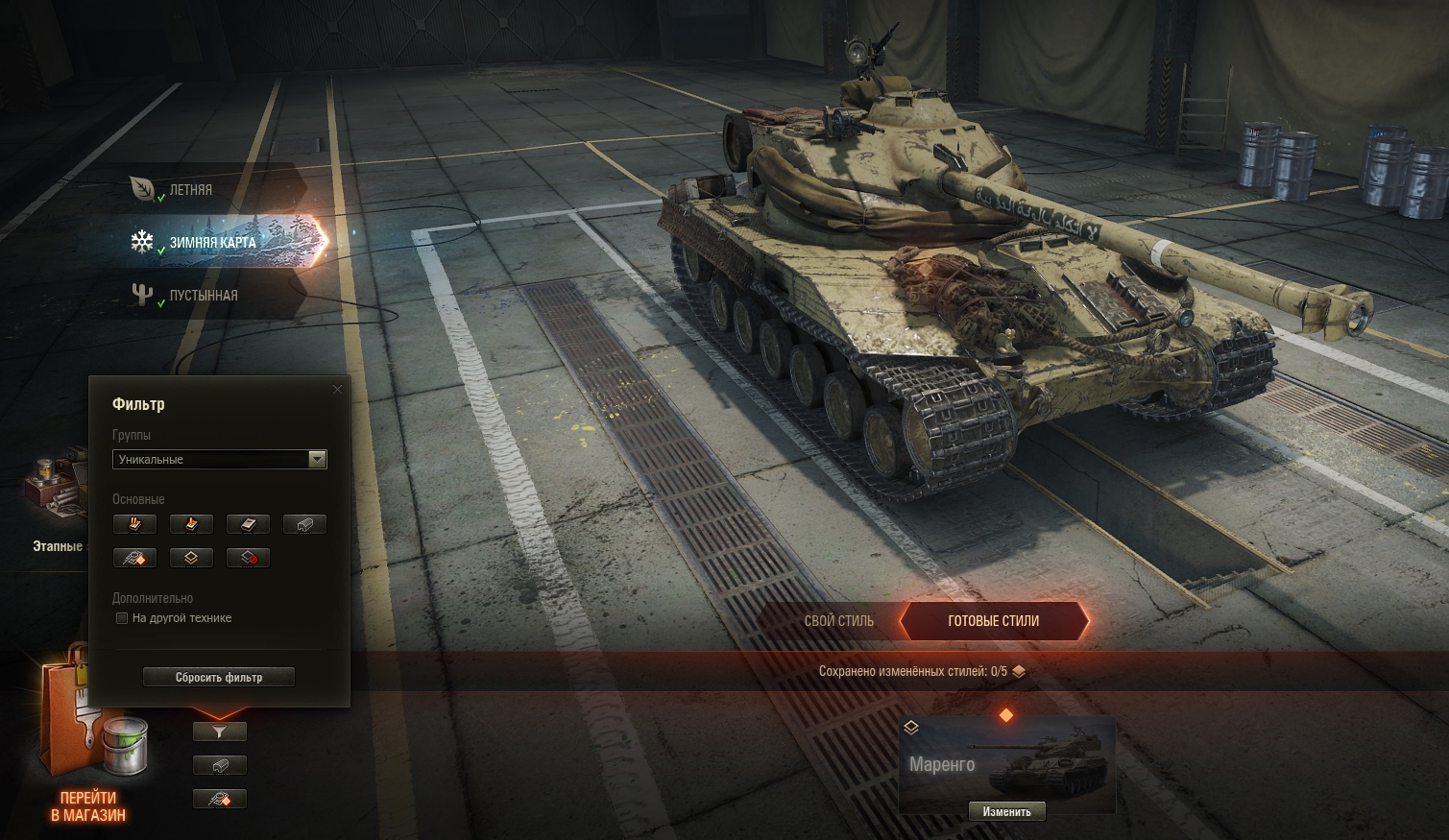Viewport: 1449px width, 840px height.
Task: Open the Группы dropdown showing Уникальные
Action: pos(219,460)
